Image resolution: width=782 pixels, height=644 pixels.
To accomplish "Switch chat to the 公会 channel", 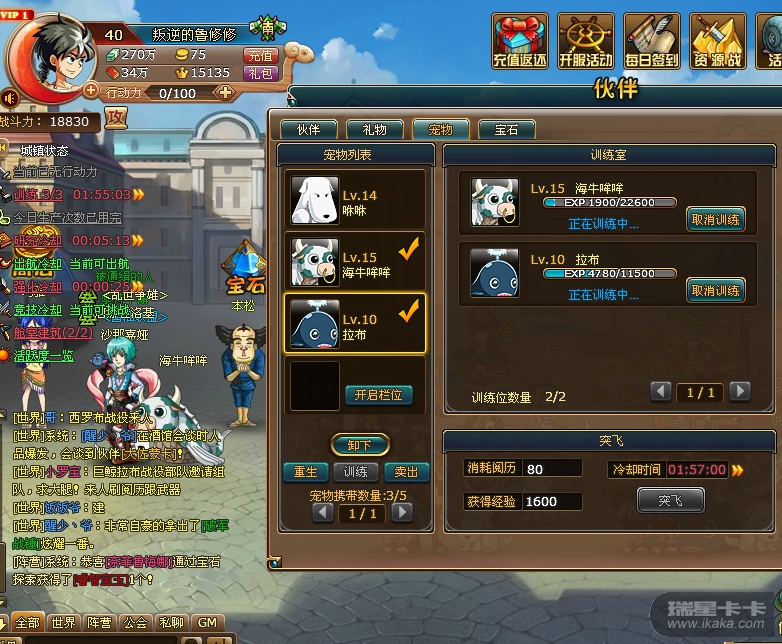I will (x=136, y=623).
